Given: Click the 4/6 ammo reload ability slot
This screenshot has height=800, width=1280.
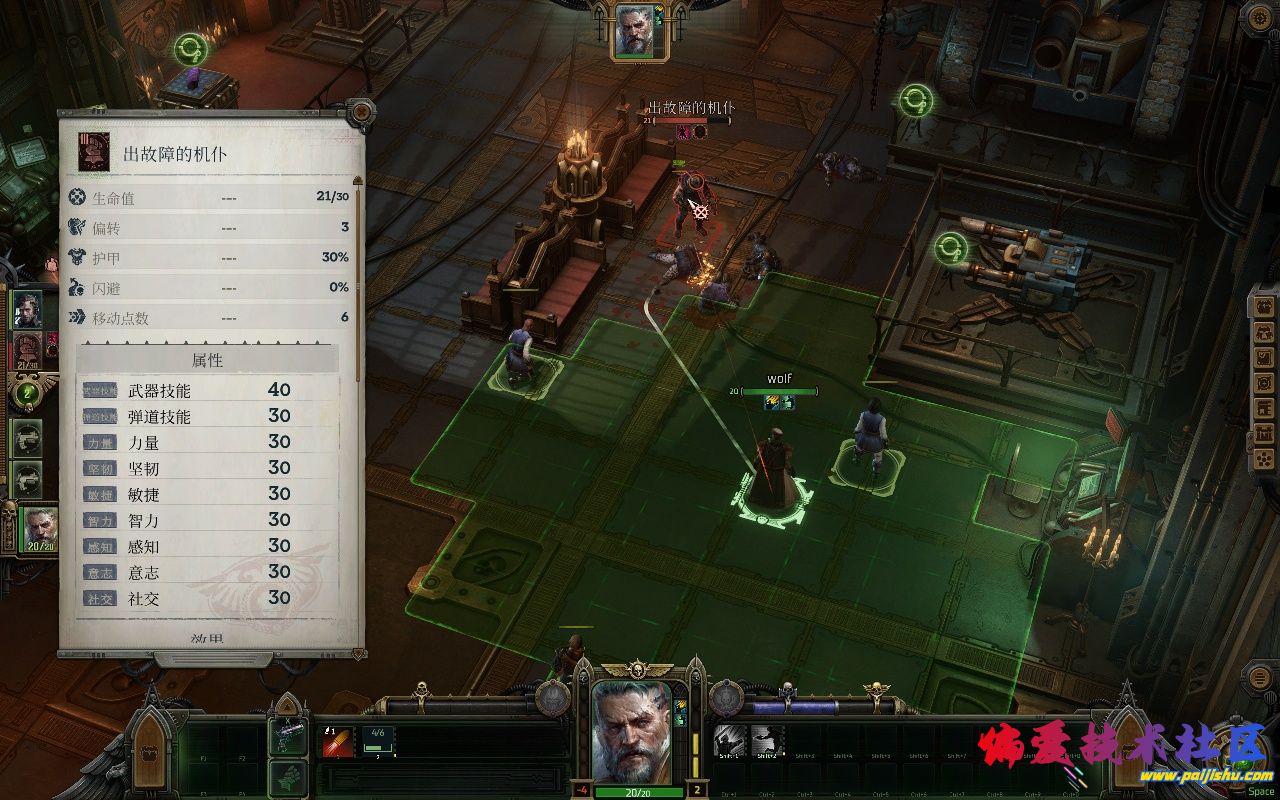Looking at the screenshot, I should click(377, 741).
